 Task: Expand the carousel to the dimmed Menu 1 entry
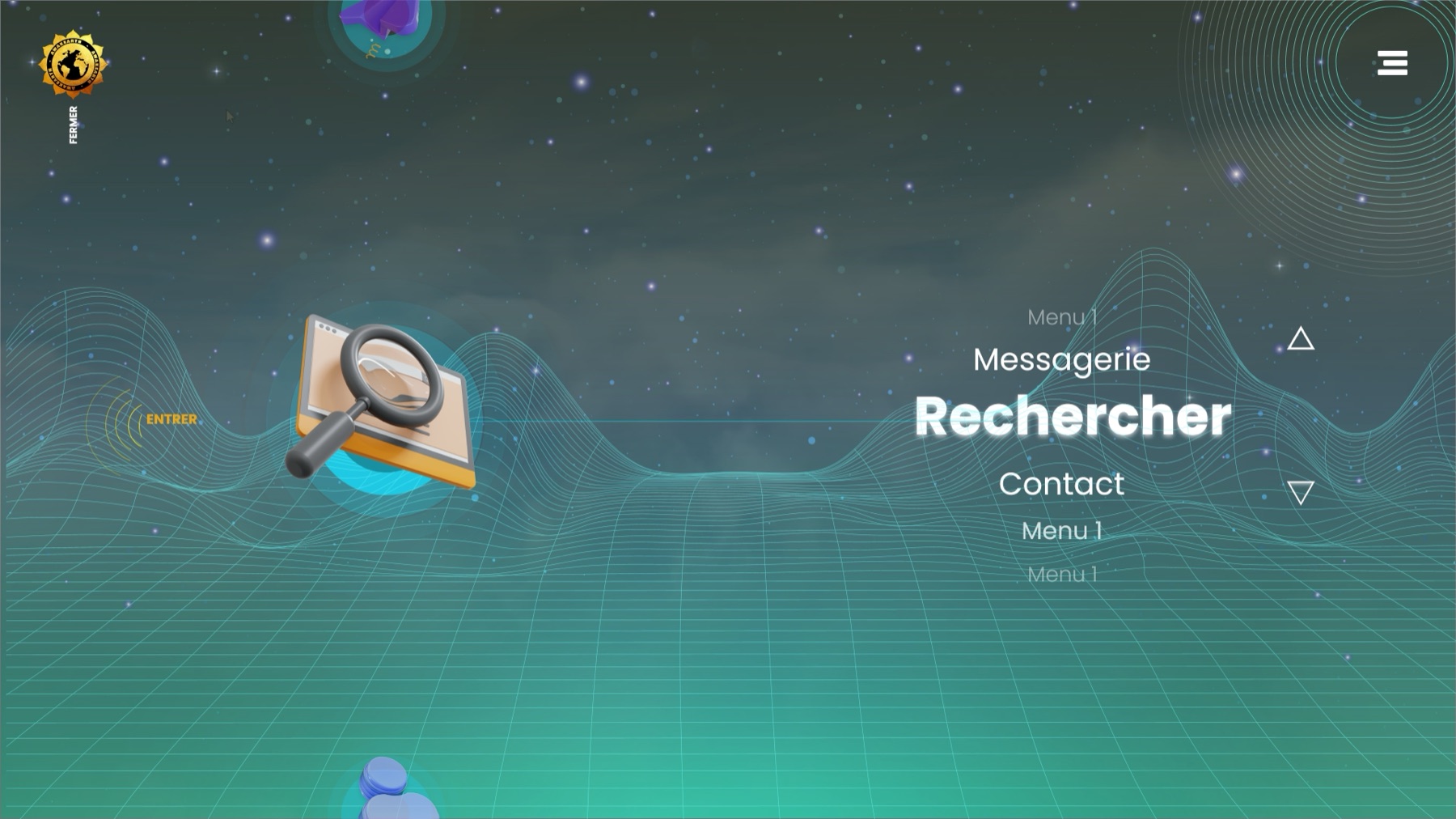click(1062, 574)
